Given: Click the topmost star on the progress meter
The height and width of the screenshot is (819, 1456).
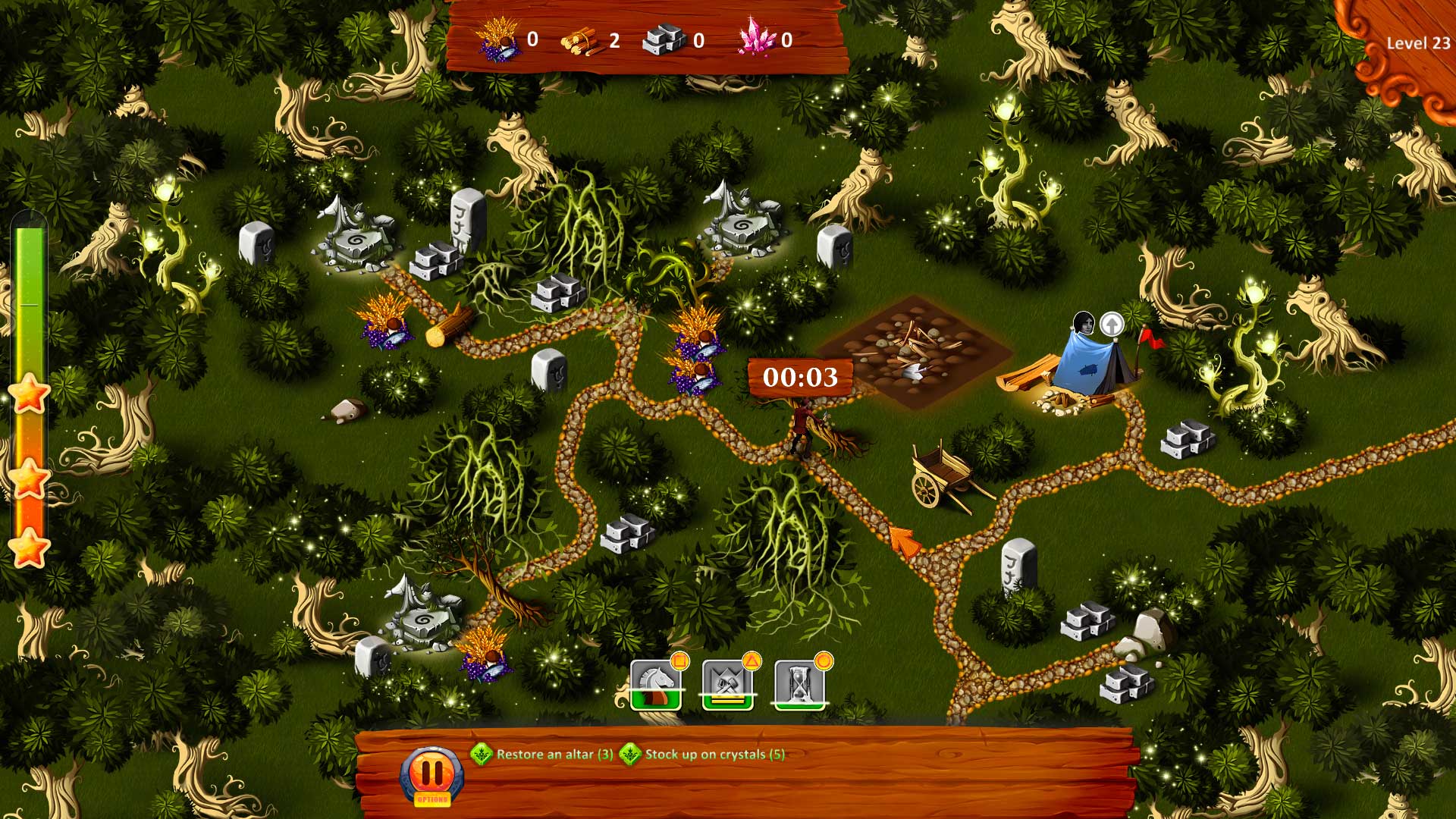Looking at the screenshot, I should pos(30,394).
